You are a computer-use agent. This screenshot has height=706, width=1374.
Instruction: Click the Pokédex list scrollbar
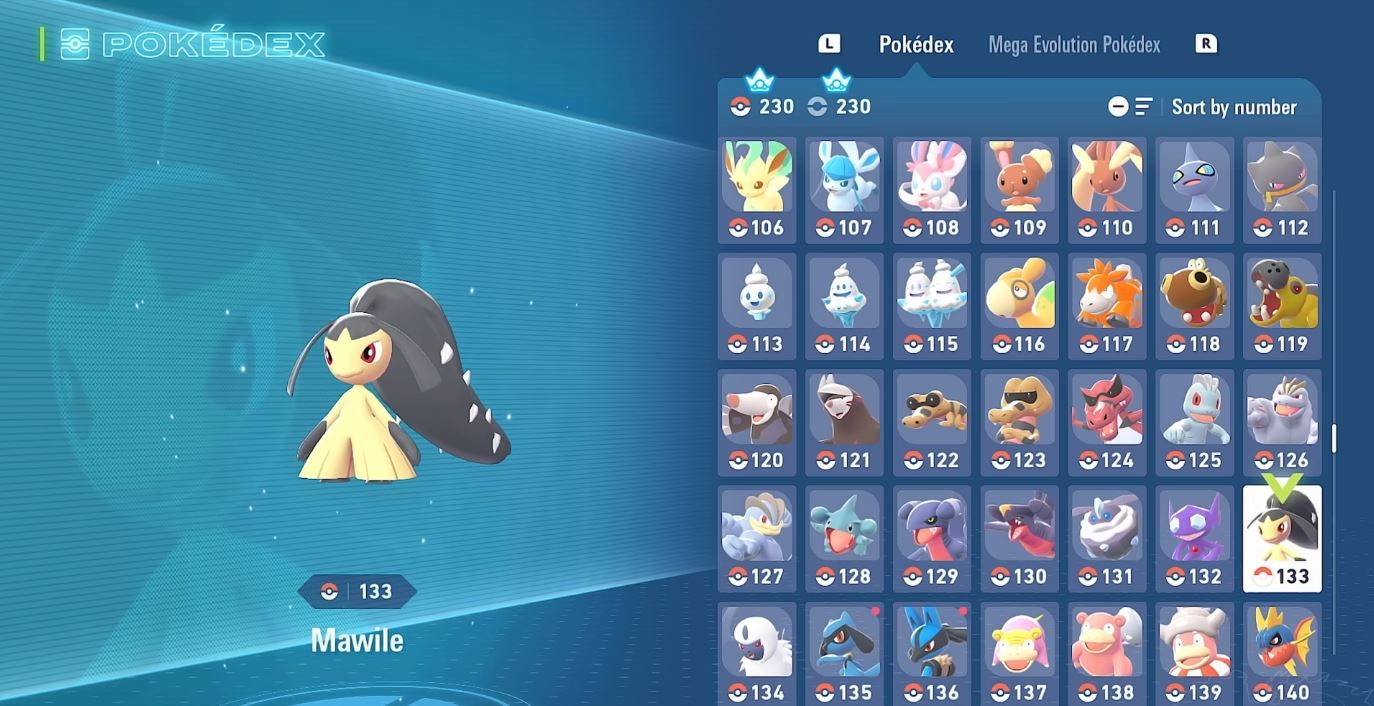click(1334, 437)
